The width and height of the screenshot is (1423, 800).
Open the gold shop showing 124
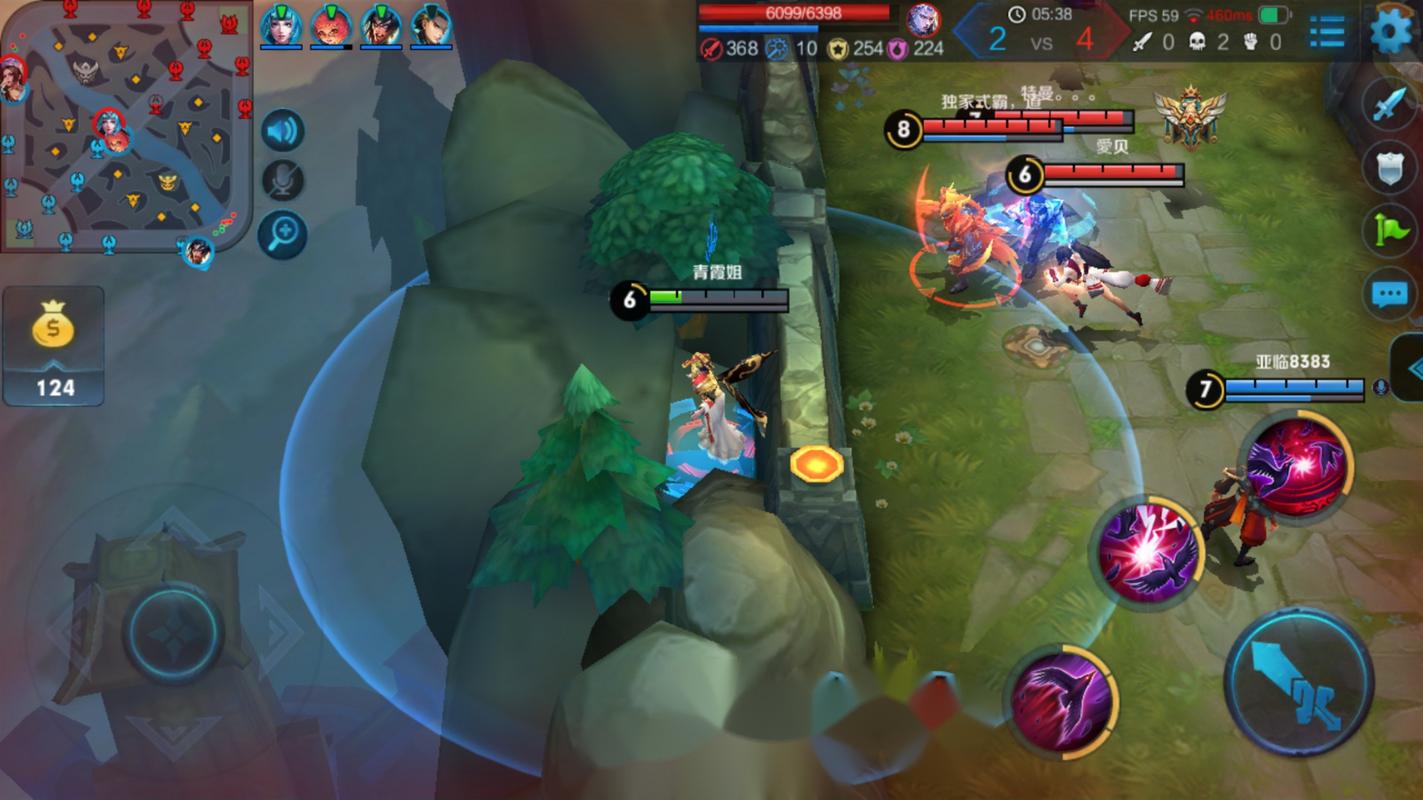click(x=54, y=346)
